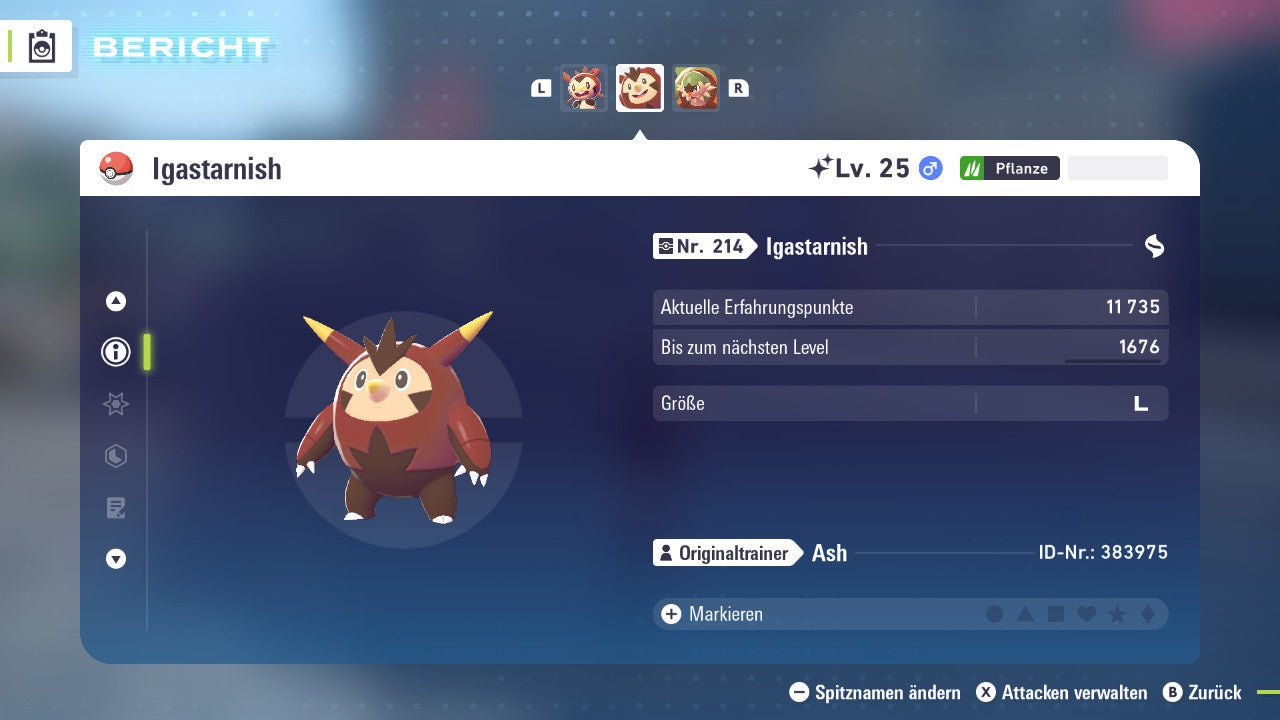The height and width of the screenshot is (720, 1280).
Task: Select the star ribbon icon in sidebar
Action: point(115,404)
